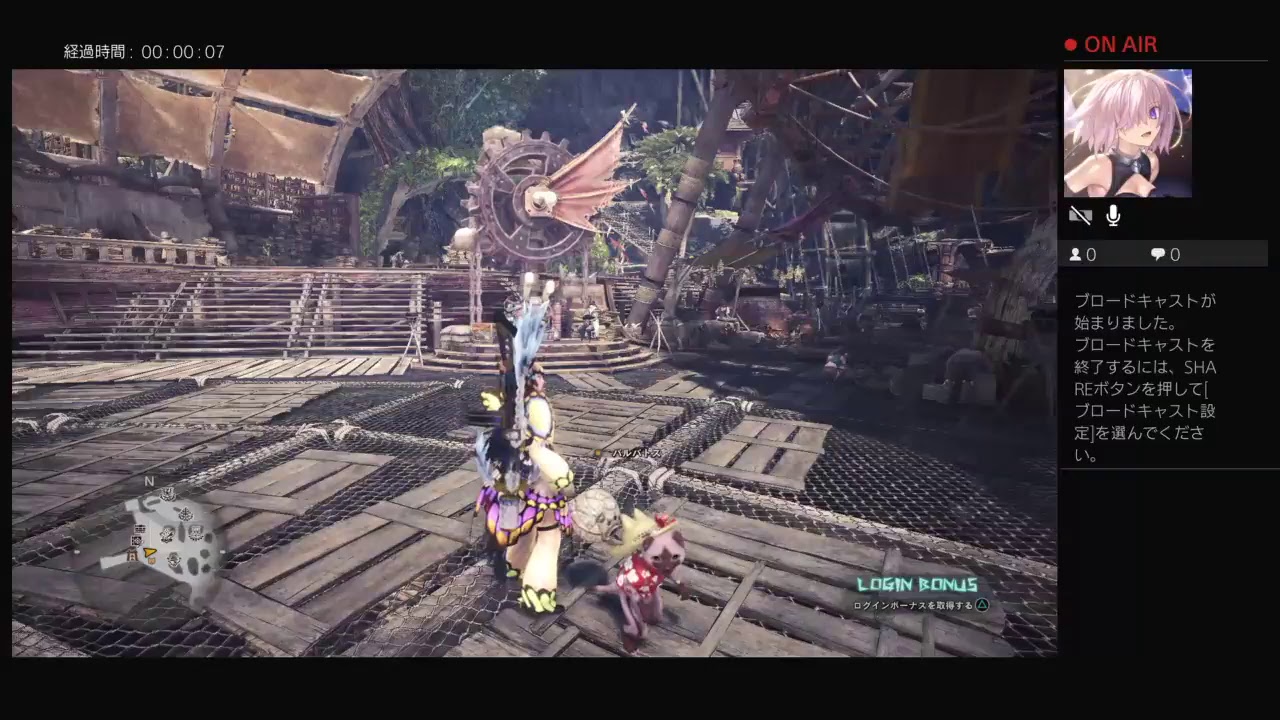Open the broadcaster avatar thumbnail
The width and height of the screenshot is (1280, 720).
tap(1127, 133)
